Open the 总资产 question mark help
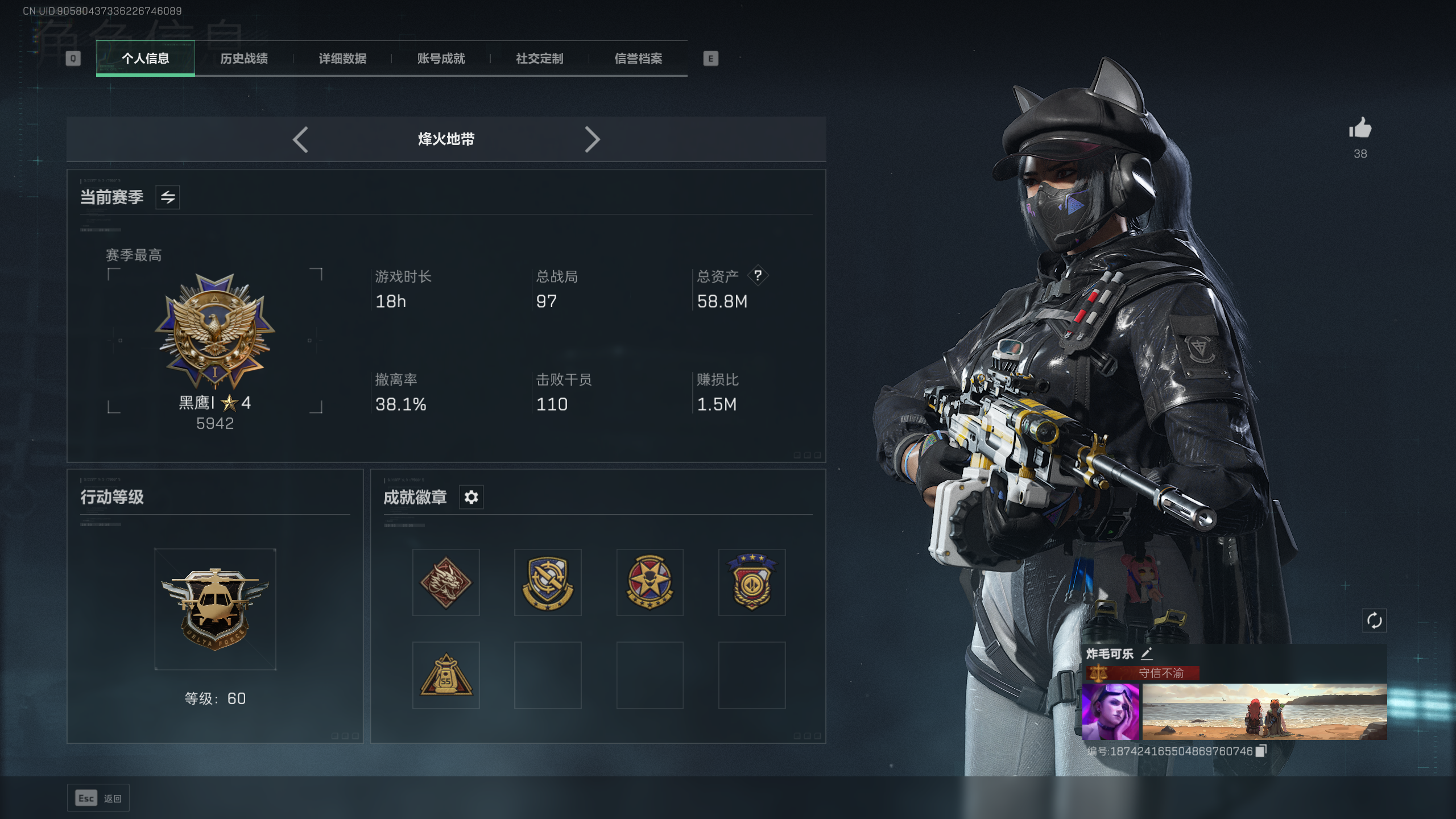The image size is (1456, 819). pos(758,276)
